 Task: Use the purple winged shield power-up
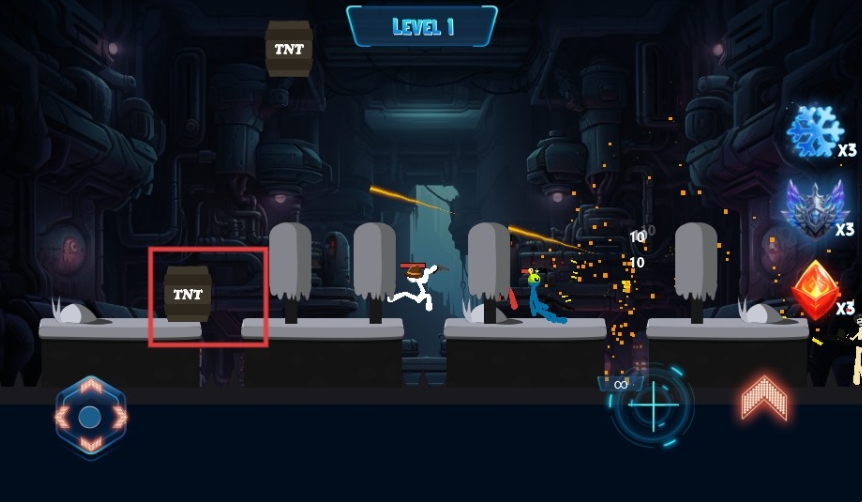point(815,208)
